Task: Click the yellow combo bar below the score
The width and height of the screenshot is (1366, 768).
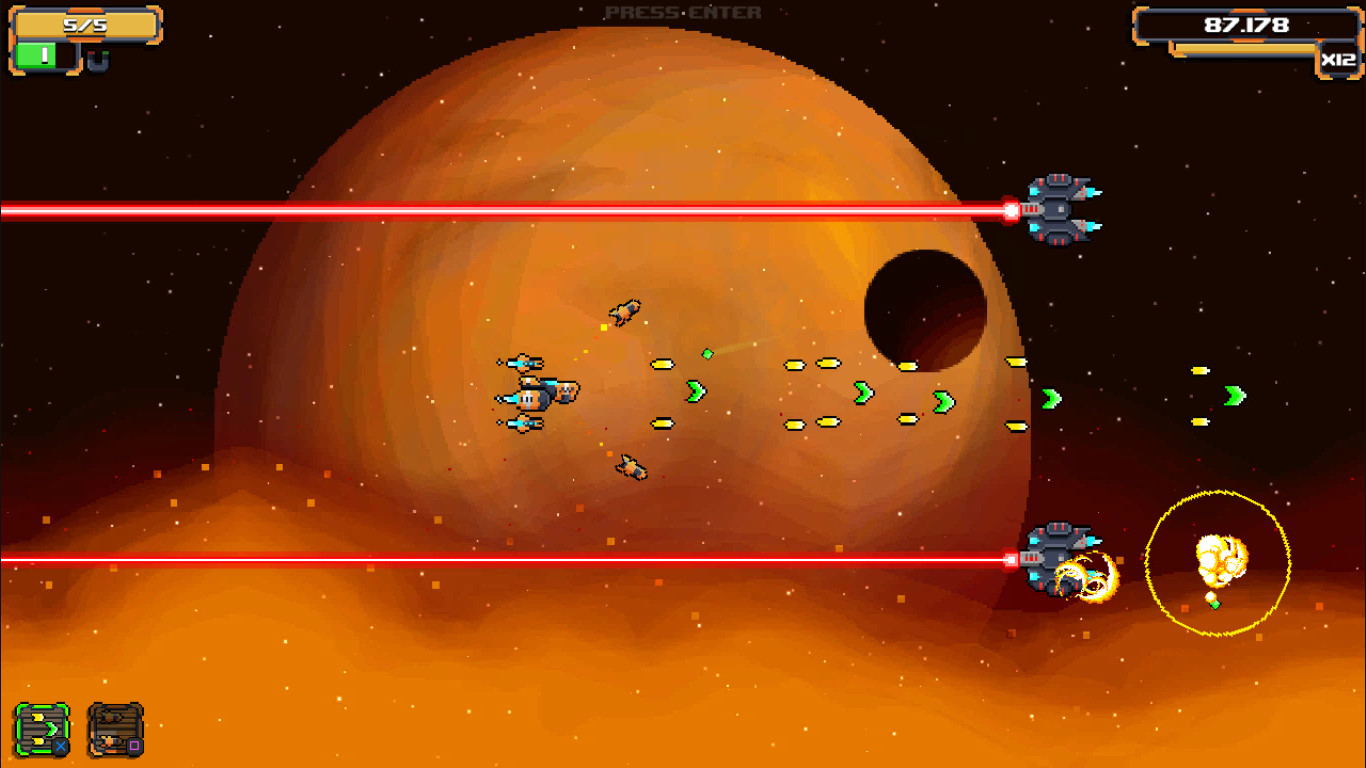Action: [1245, 47]
